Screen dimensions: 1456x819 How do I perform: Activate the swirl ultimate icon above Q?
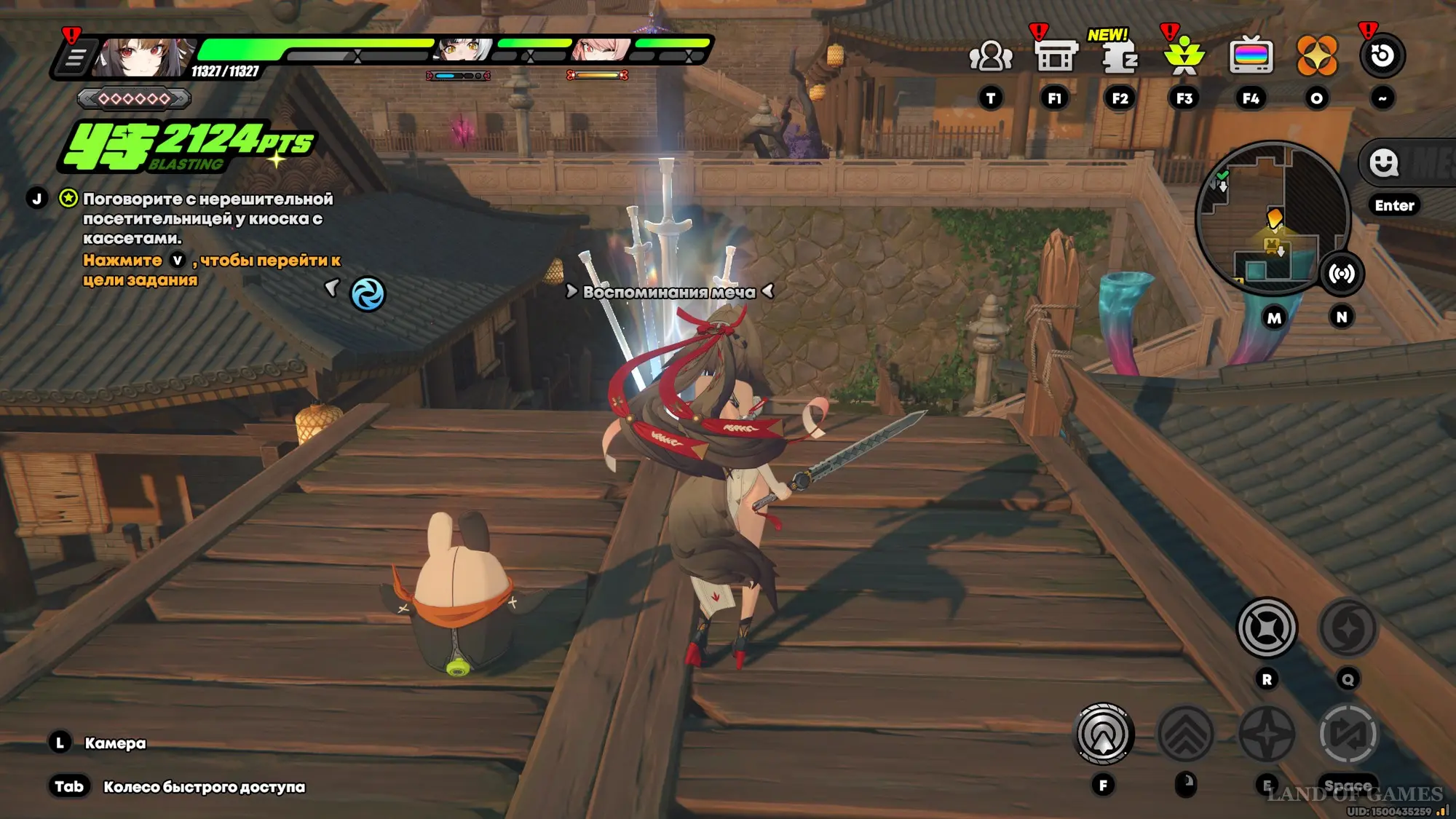1348,628
